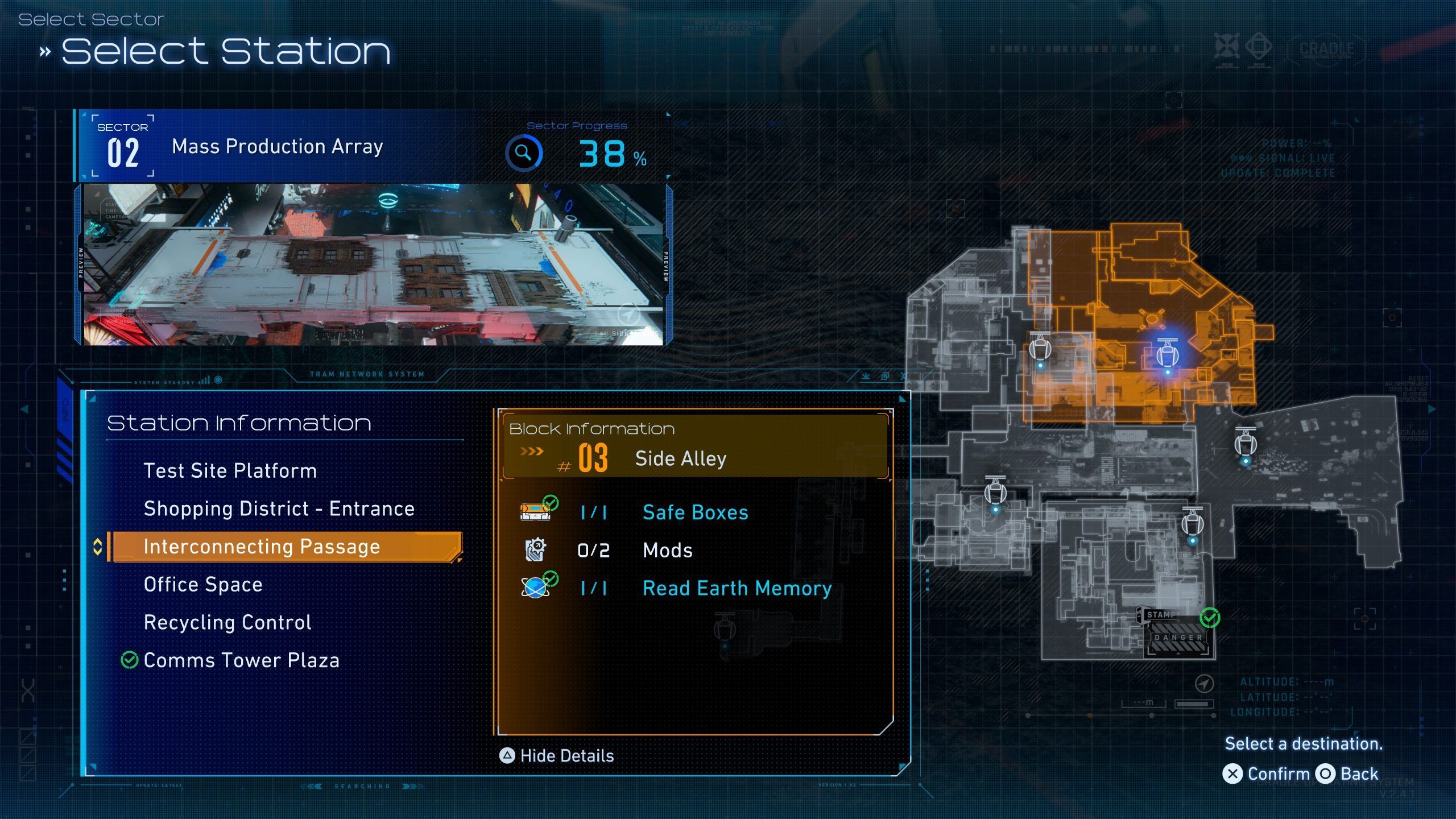Viewport: 1456px width, 819px height.
Task: Go back to Select Sector breadcrumb
Action: [x=92, y=19]
